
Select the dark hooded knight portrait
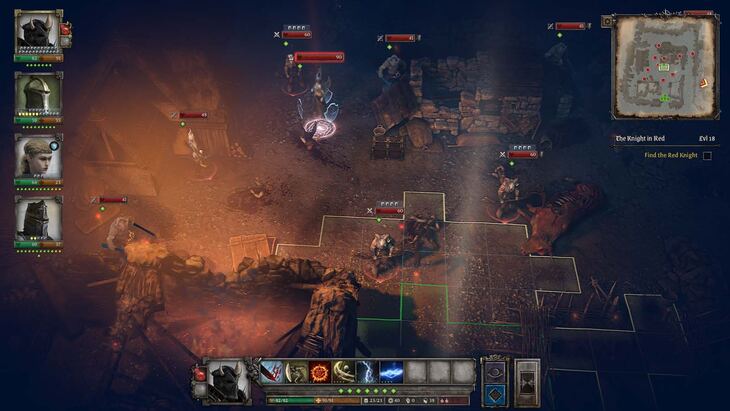pos(37,218)
